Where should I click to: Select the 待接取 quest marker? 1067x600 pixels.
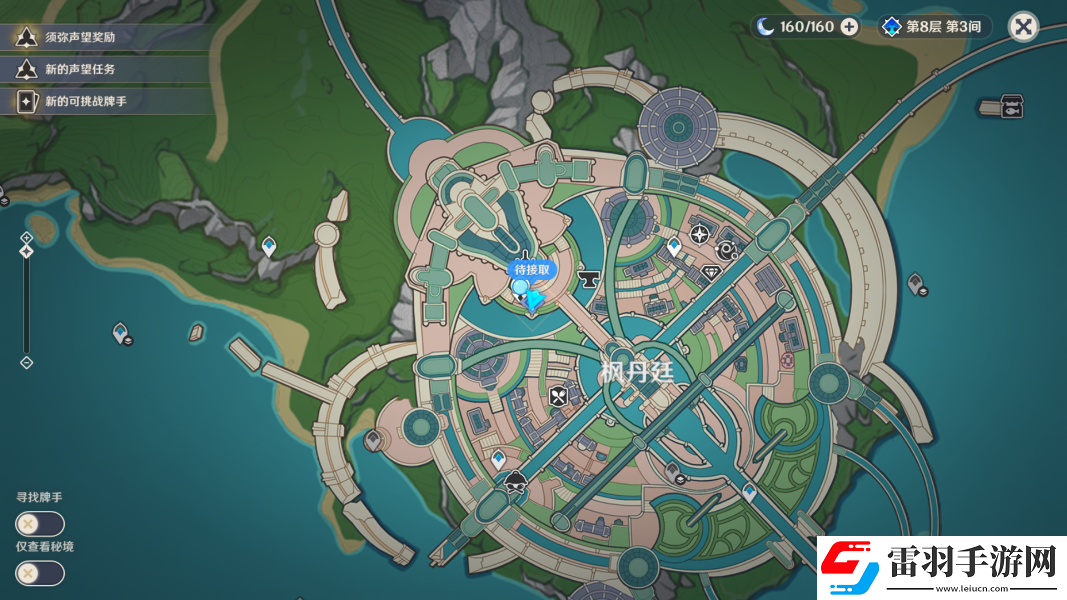[x=522, y=288]
